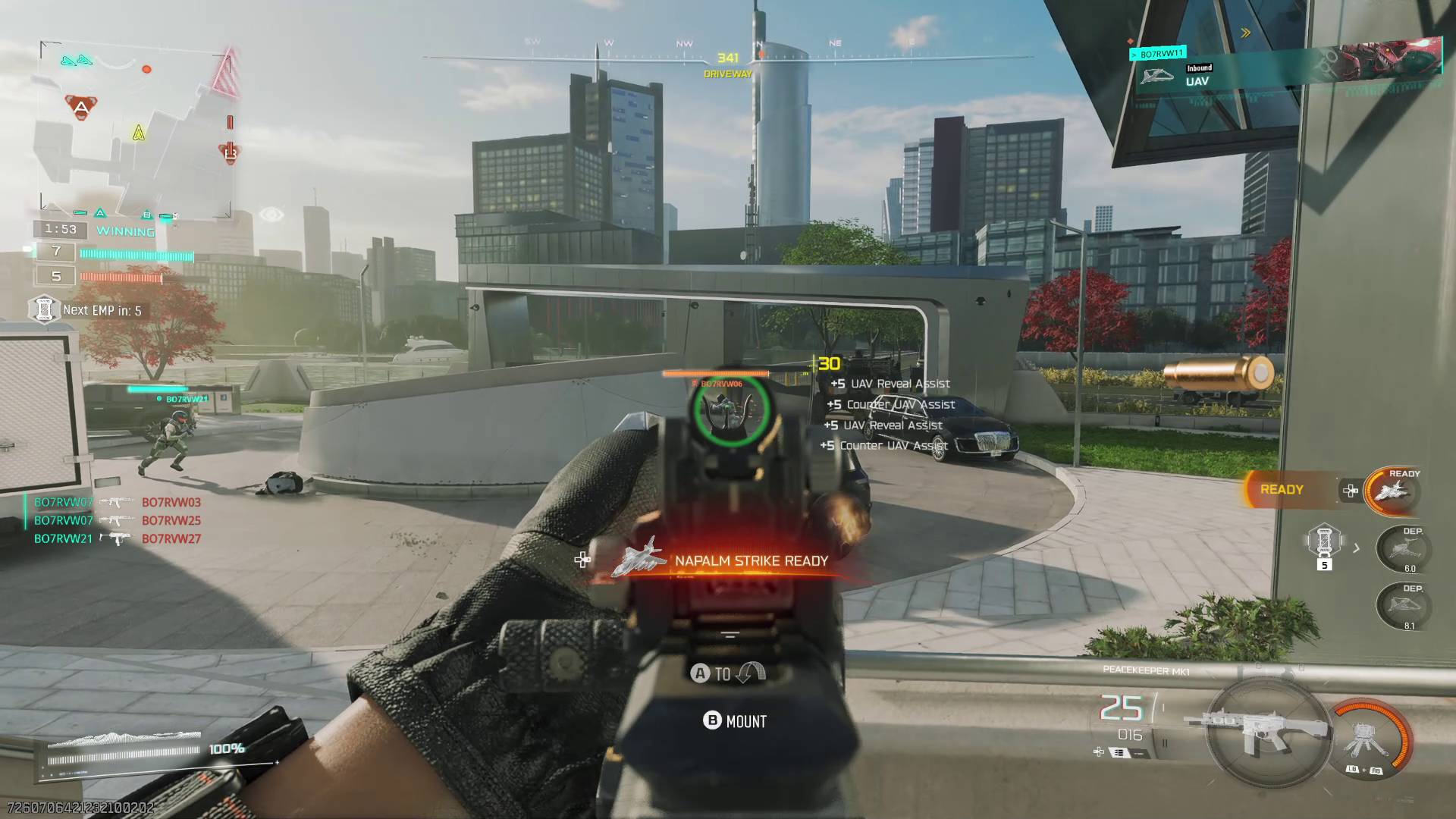Screen dimensions: 1456x819
Task: Click the inbound UAV plane icon top right
Action: (1156, 76)
